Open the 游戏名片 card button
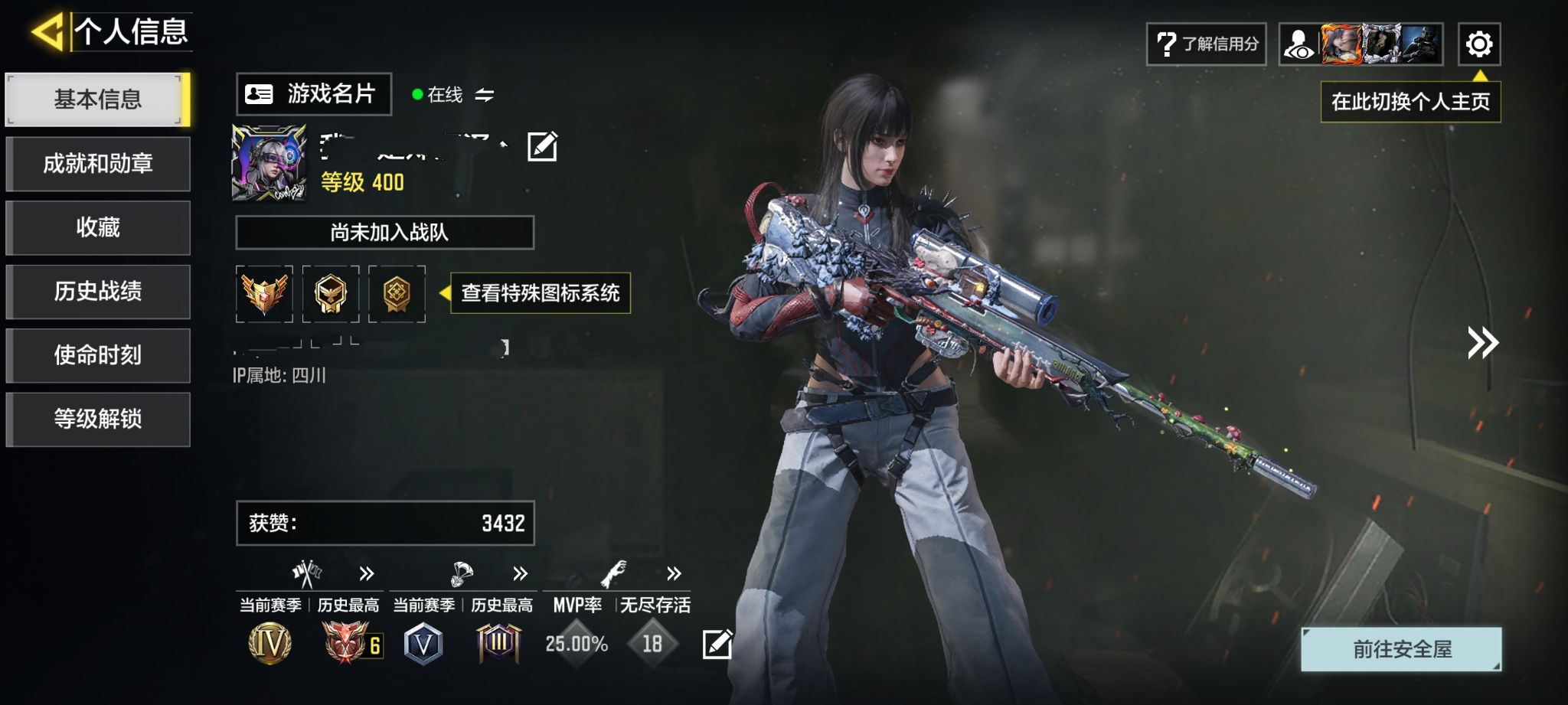Image resolution: width=1568 pixels, height=705 pixels. [x=314, y=94]
